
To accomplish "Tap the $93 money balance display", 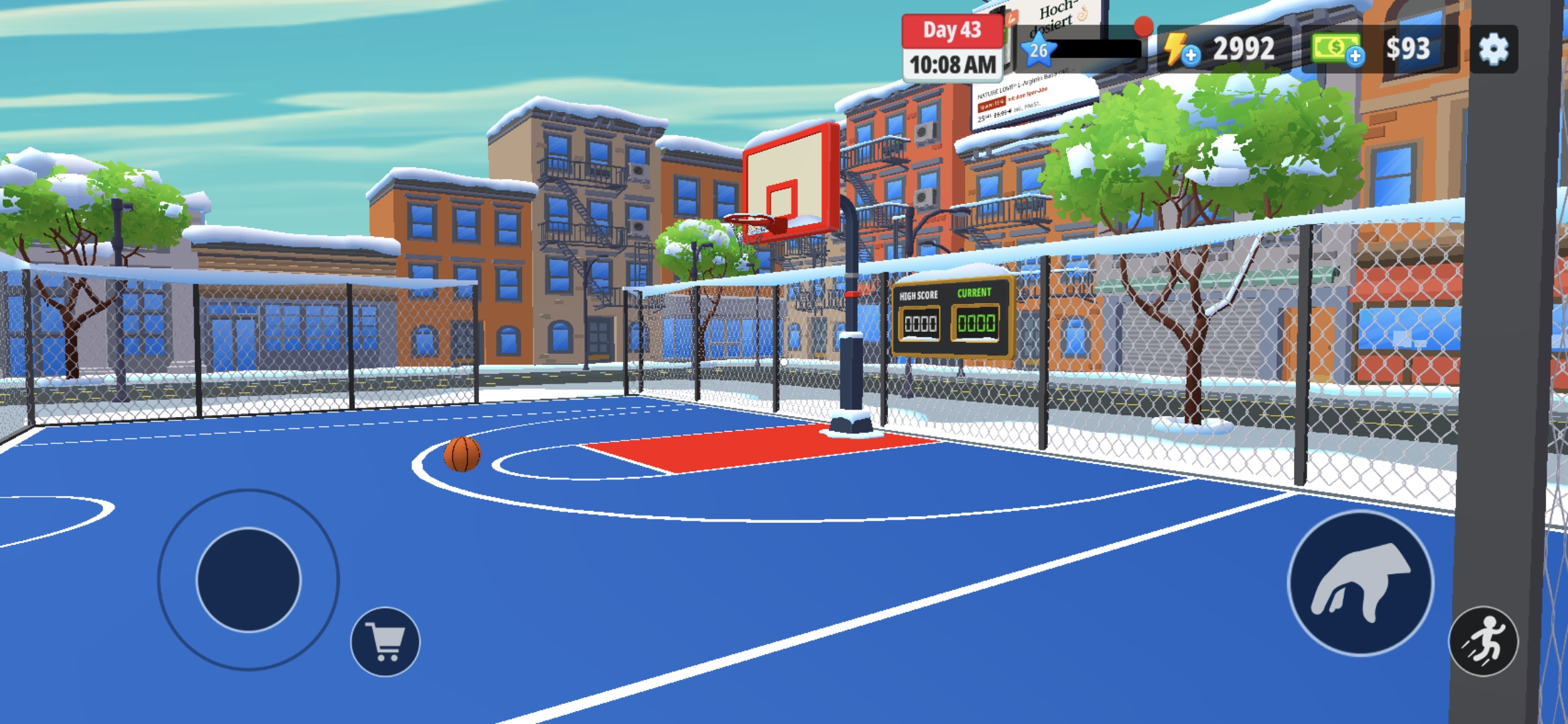I will pos(1409,48).
